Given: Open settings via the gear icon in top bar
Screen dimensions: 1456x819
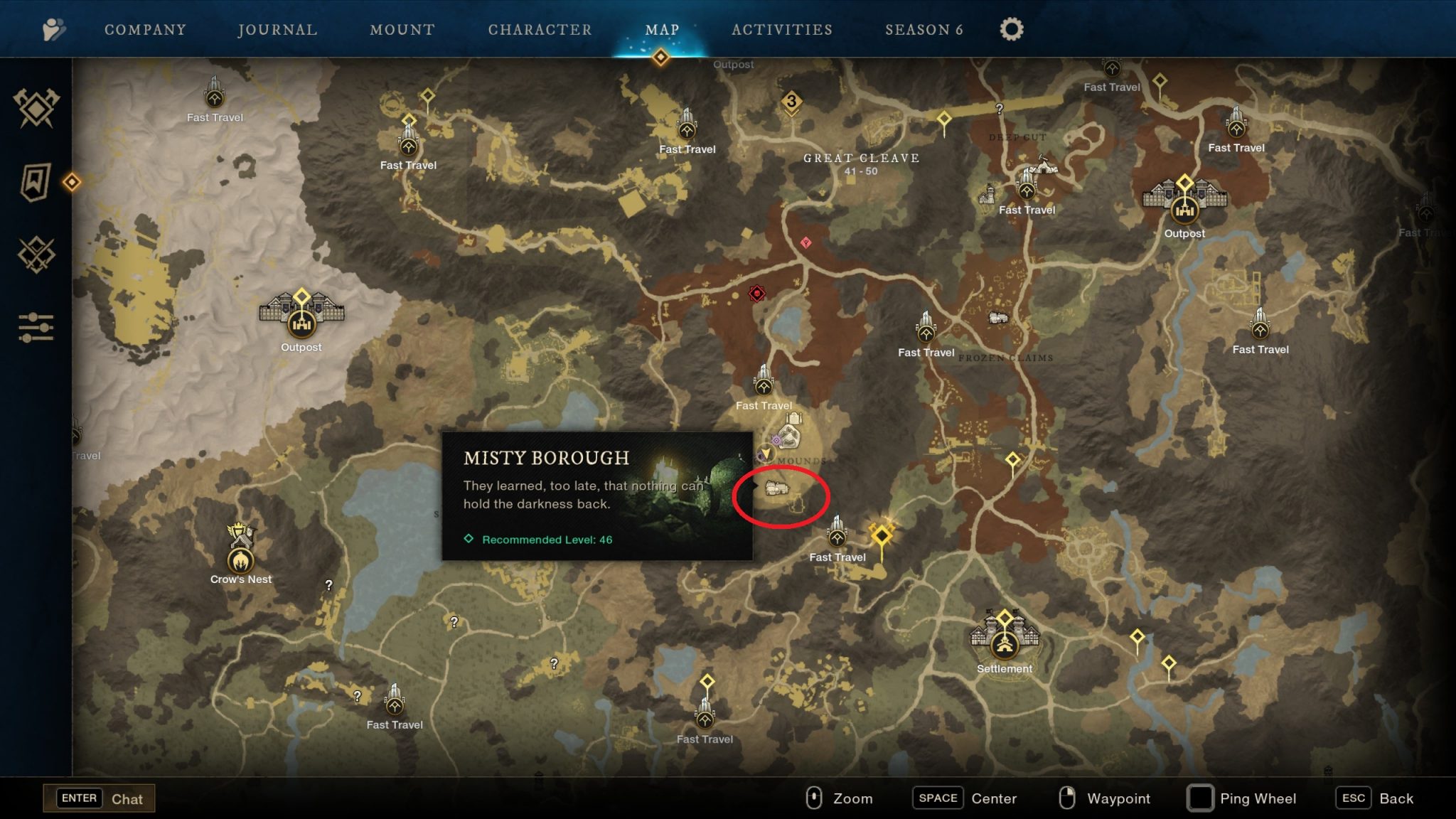Looking at the screenshot, I should point(1010,28).
